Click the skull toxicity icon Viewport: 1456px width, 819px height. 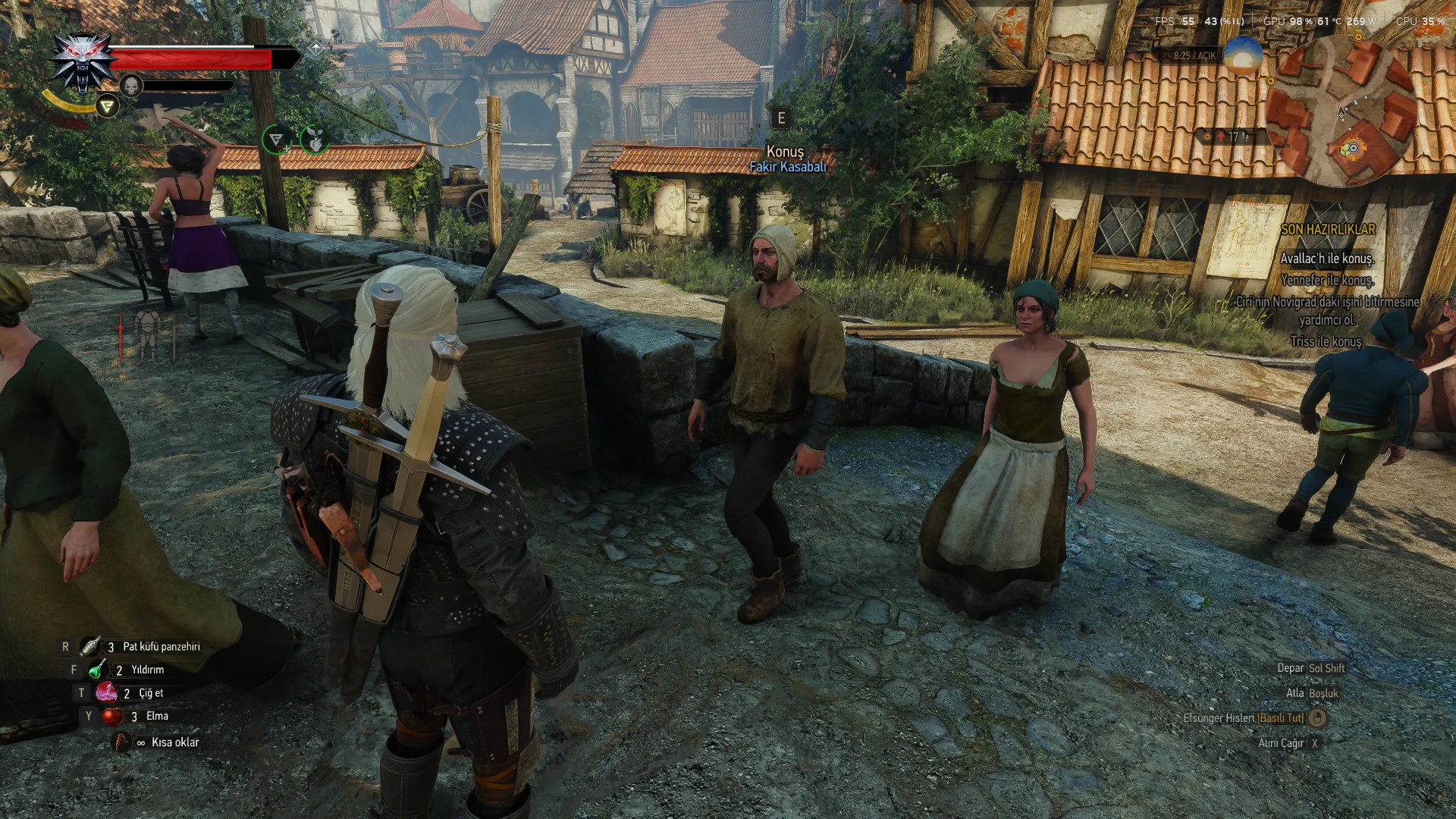(131, 85)
